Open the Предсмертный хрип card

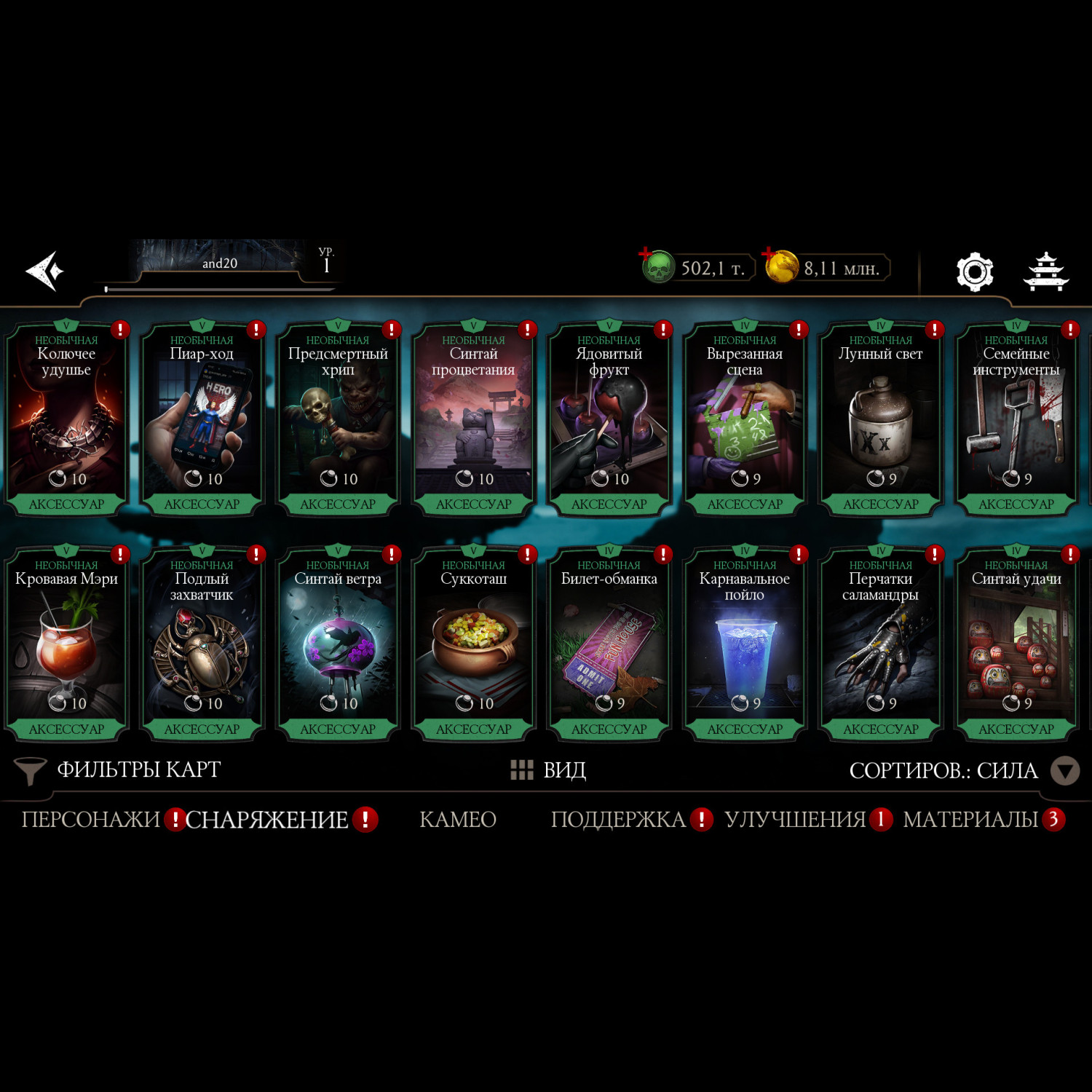click(x=338, y=419)
